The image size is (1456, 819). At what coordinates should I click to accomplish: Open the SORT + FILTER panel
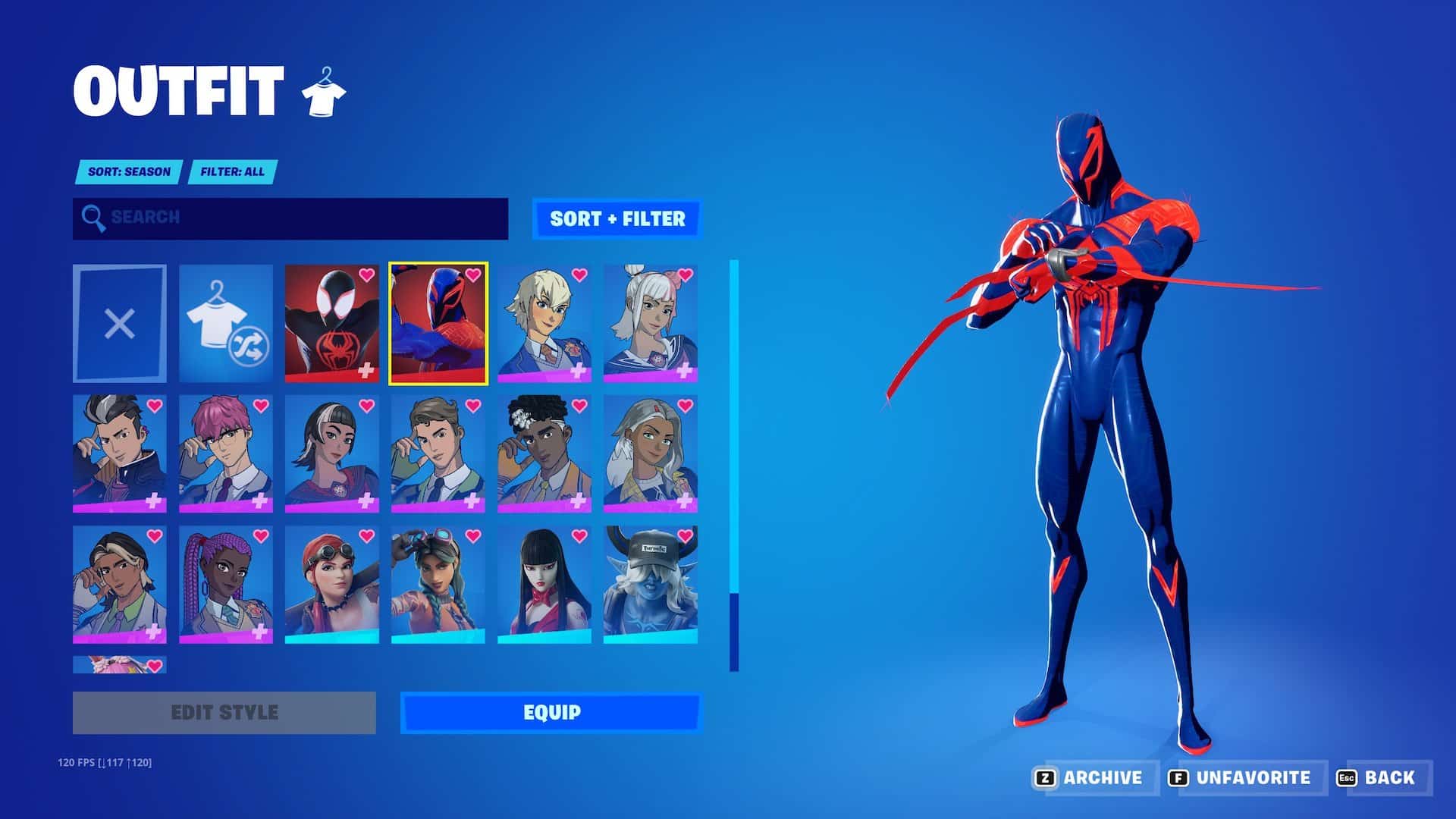[618, 219]
